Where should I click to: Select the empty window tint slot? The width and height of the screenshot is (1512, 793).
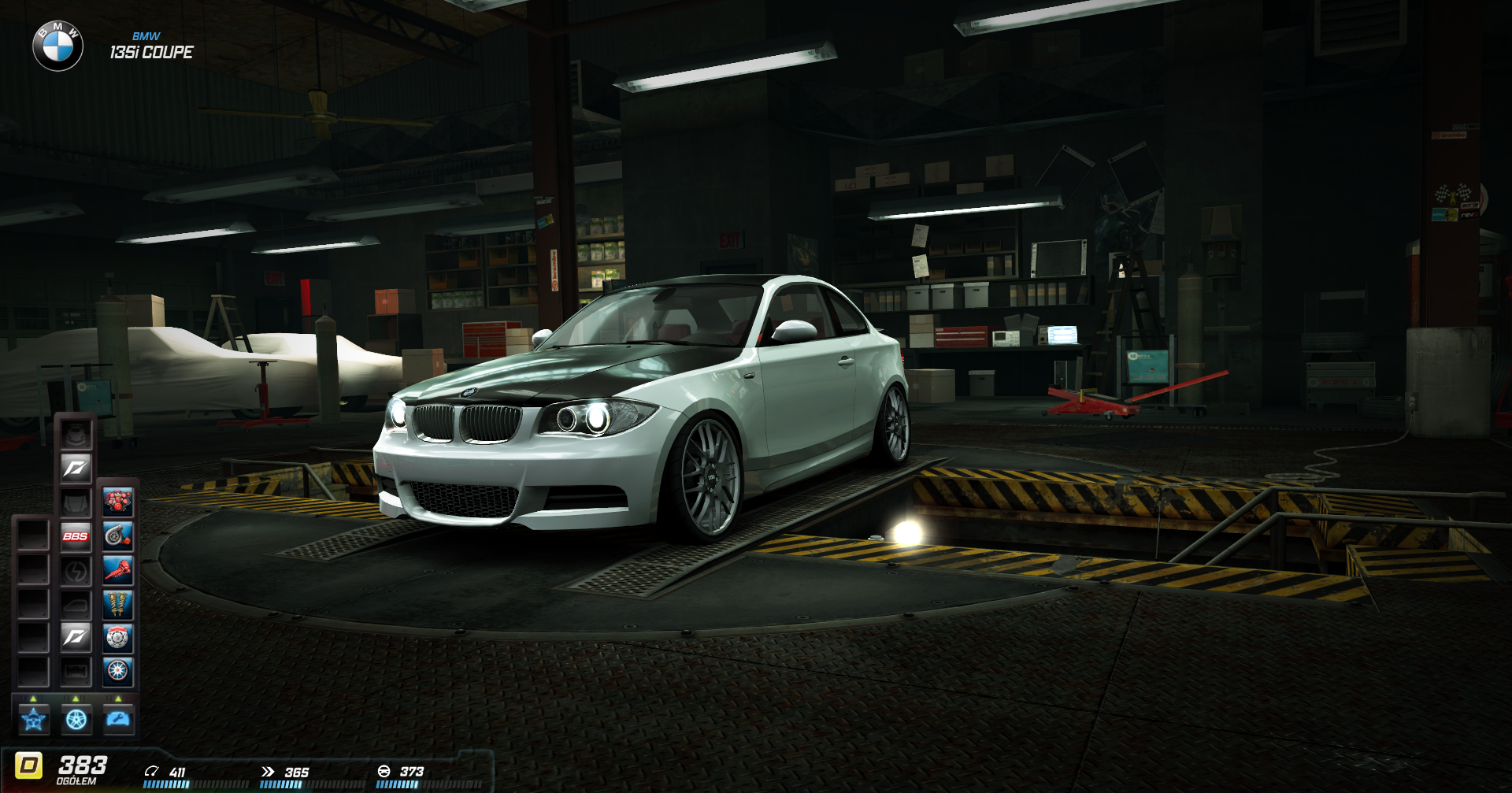(x=76, y=604)
